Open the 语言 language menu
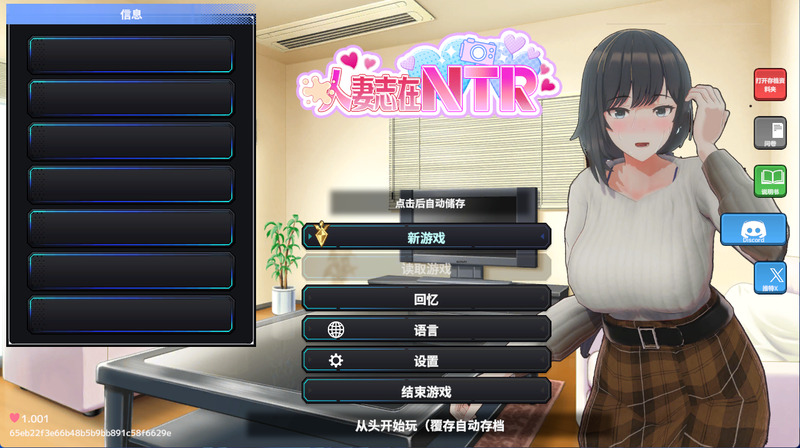800x448 pixels. click(426, 329)
